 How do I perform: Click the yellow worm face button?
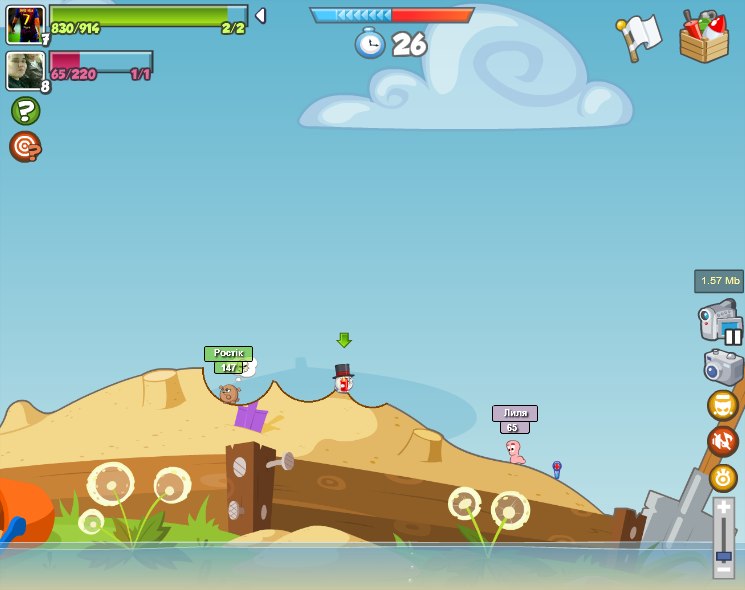click(723, 406)
